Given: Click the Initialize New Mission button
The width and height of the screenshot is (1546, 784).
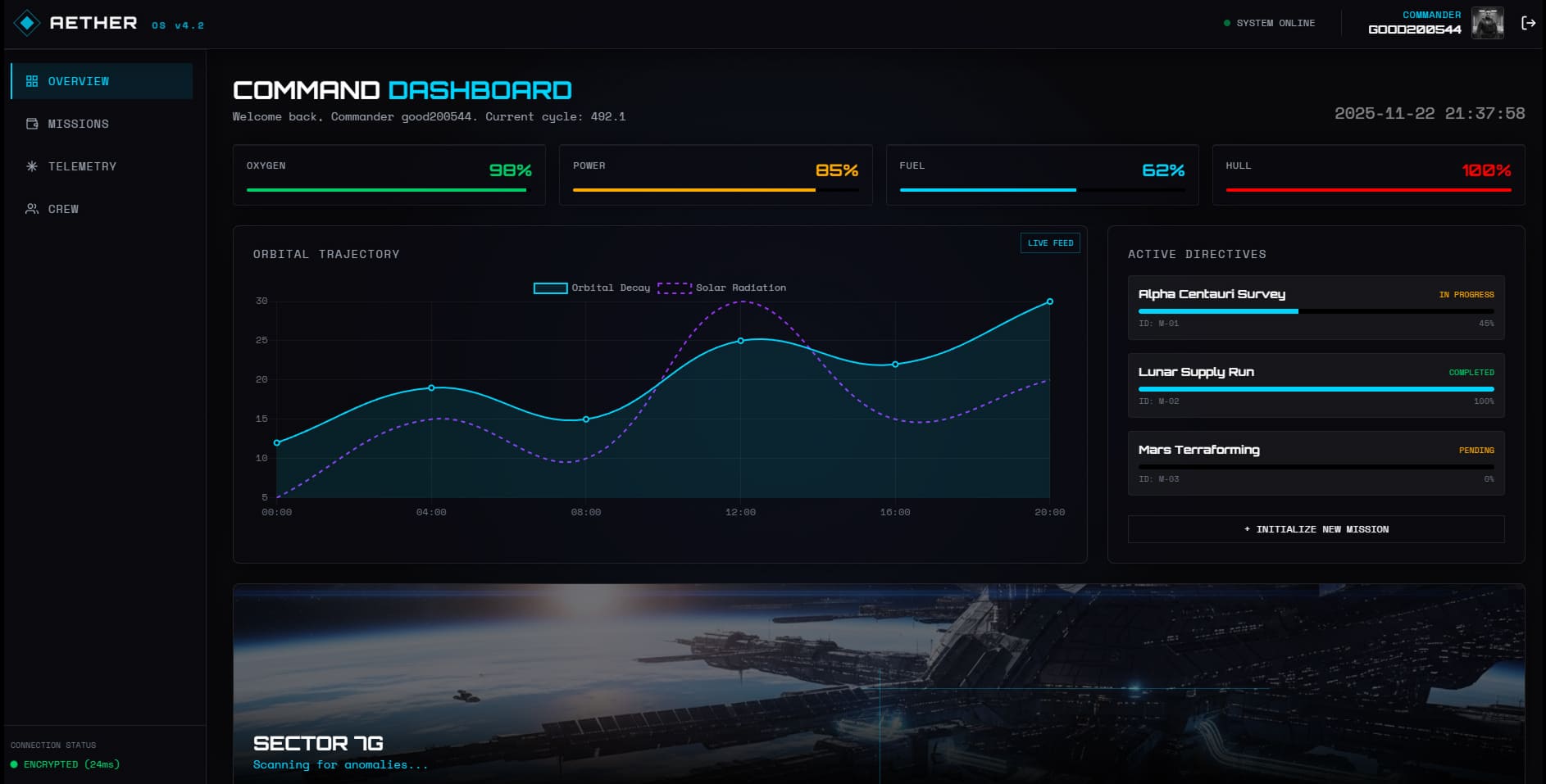Looking at the screenshot, I should (x=1316, y=529).
